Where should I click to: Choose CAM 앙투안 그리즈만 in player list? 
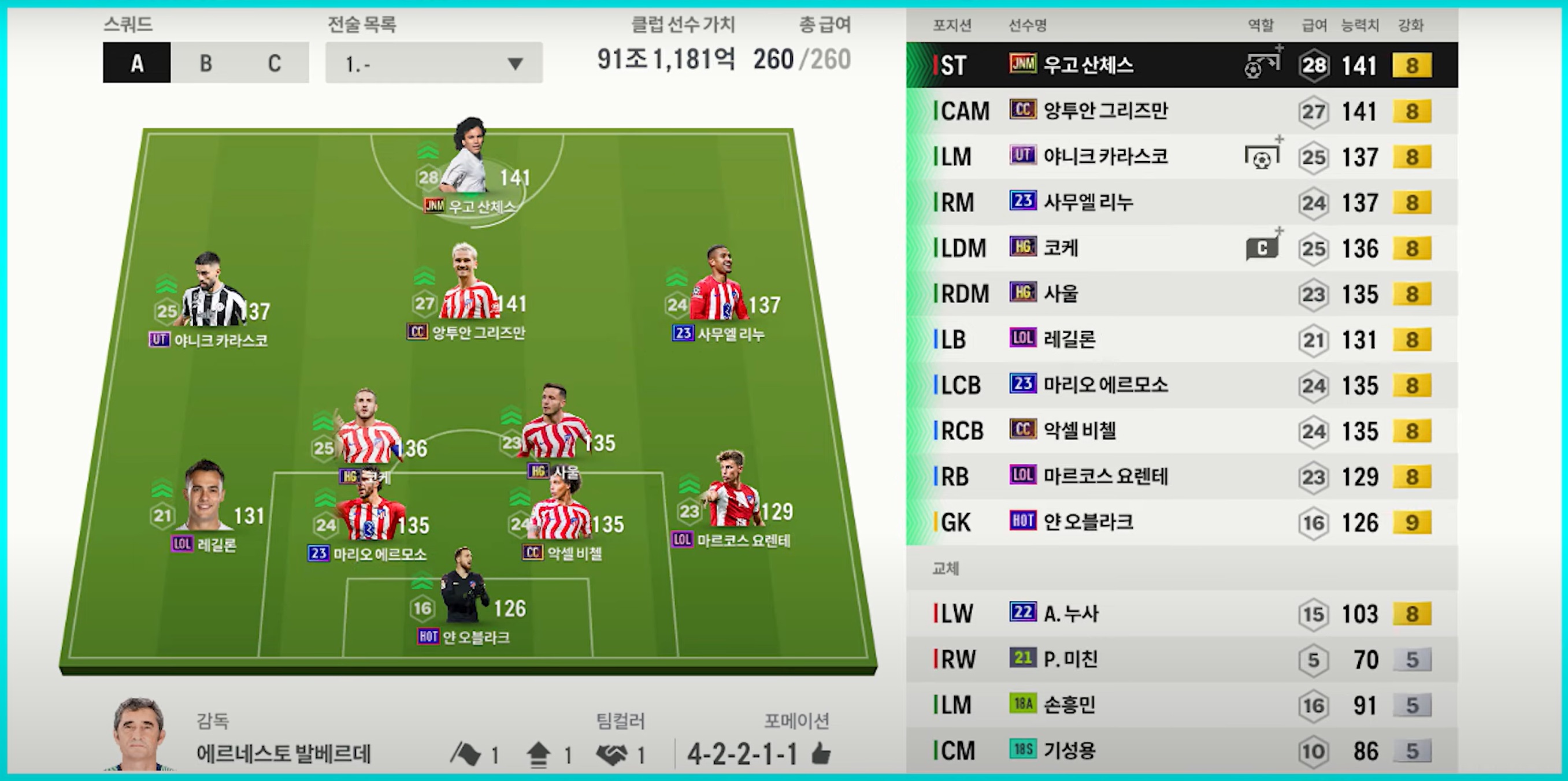pos(1181,111)
